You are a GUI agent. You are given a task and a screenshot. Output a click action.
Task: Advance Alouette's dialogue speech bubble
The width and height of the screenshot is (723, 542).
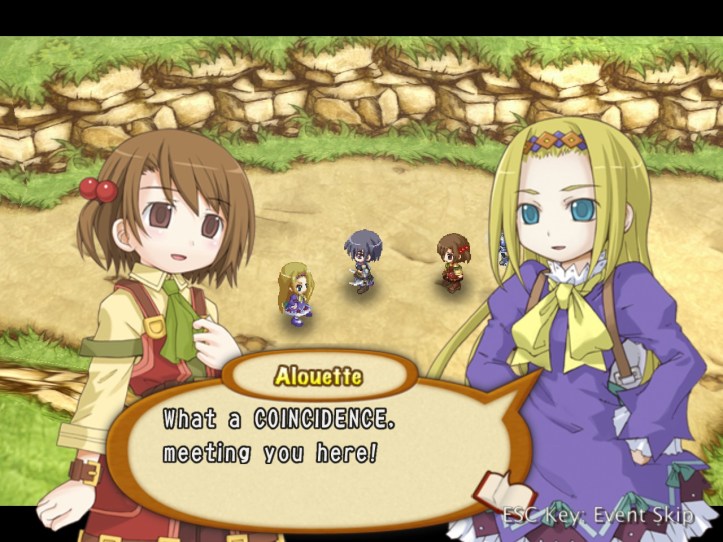[x=300, y=435]
